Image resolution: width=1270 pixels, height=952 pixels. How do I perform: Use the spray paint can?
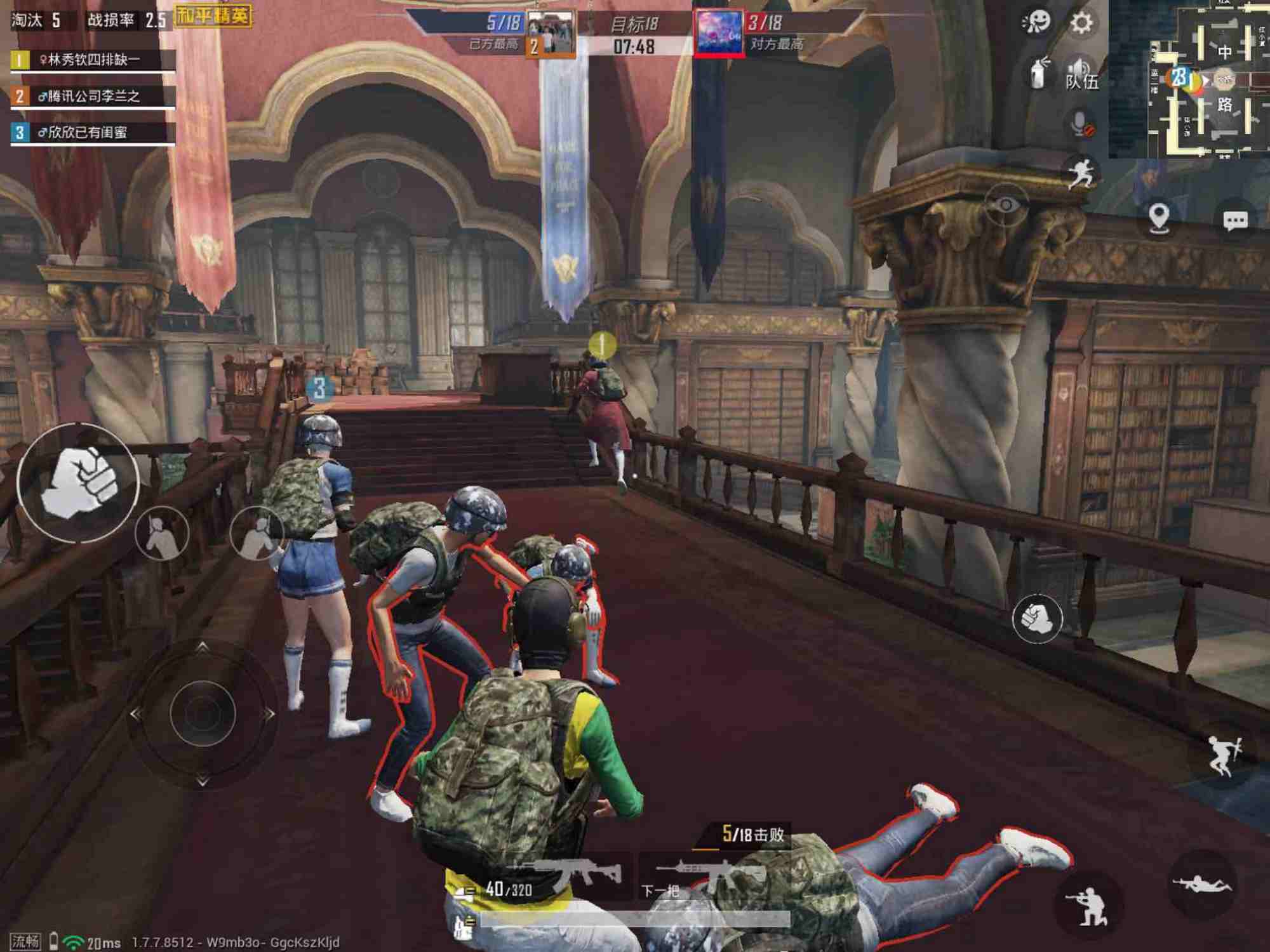pos(1039,74)
